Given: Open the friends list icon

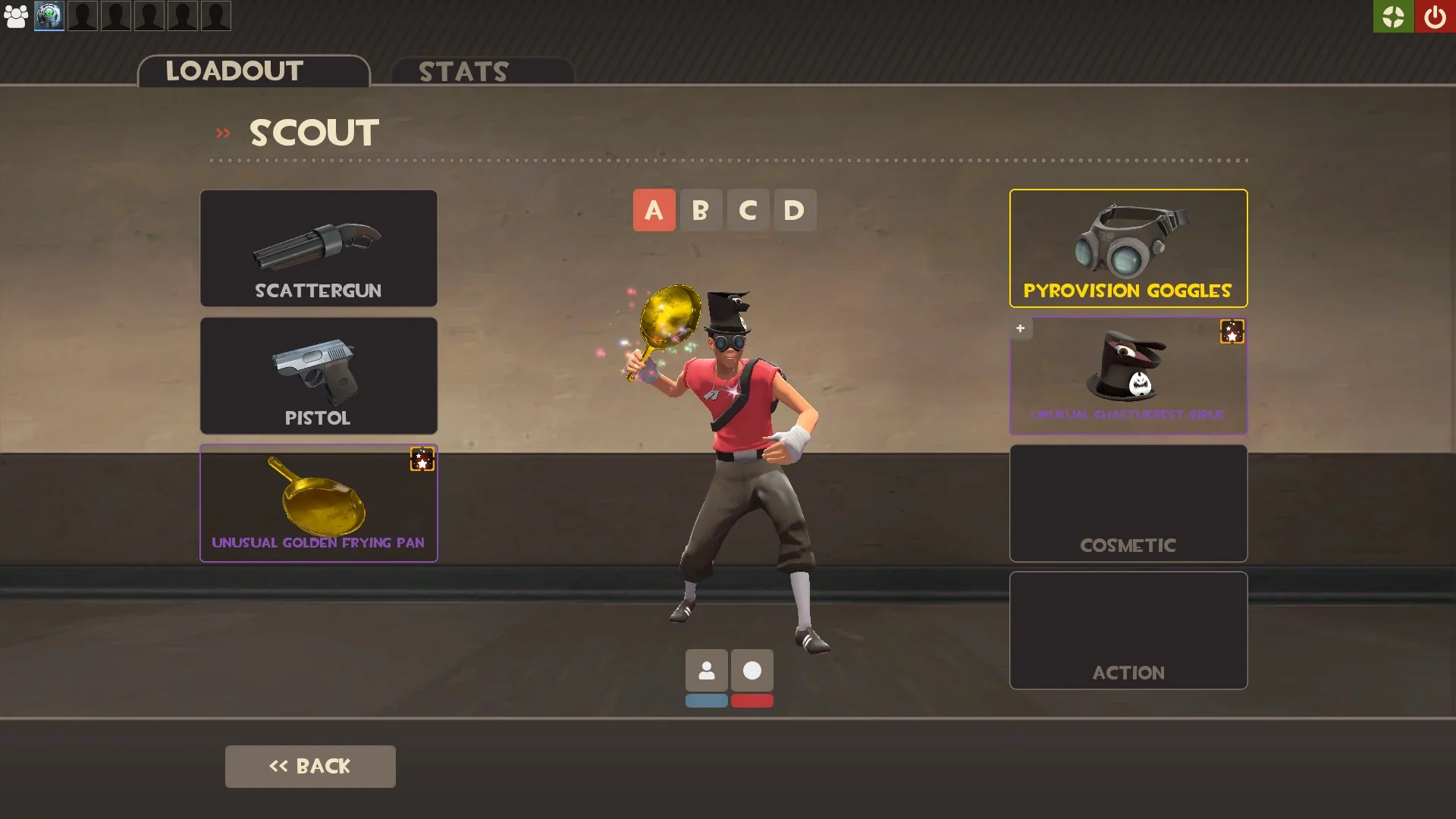Looking at the screenshot, I should click(x=16, y=16).
